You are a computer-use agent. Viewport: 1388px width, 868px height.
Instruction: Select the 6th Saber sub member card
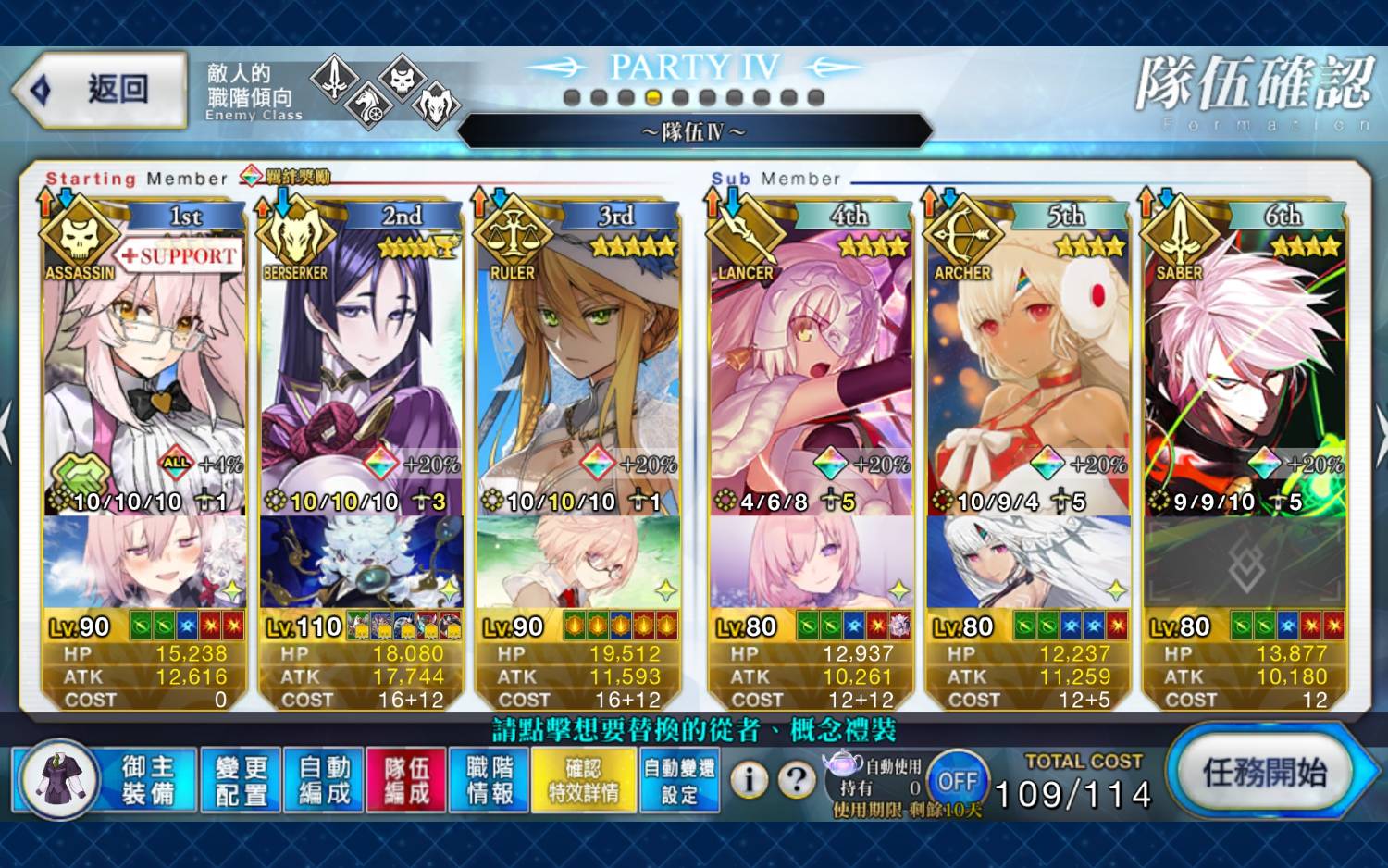tap(1245, 370)
